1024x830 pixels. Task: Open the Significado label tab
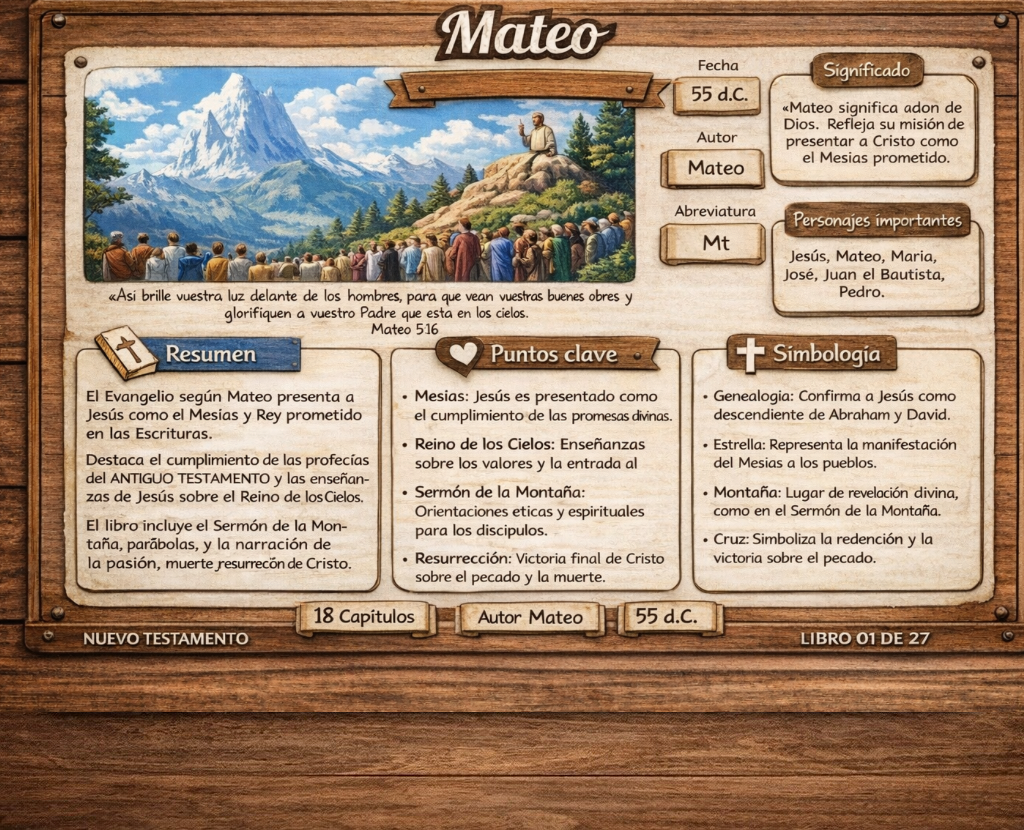coord(867,71)
